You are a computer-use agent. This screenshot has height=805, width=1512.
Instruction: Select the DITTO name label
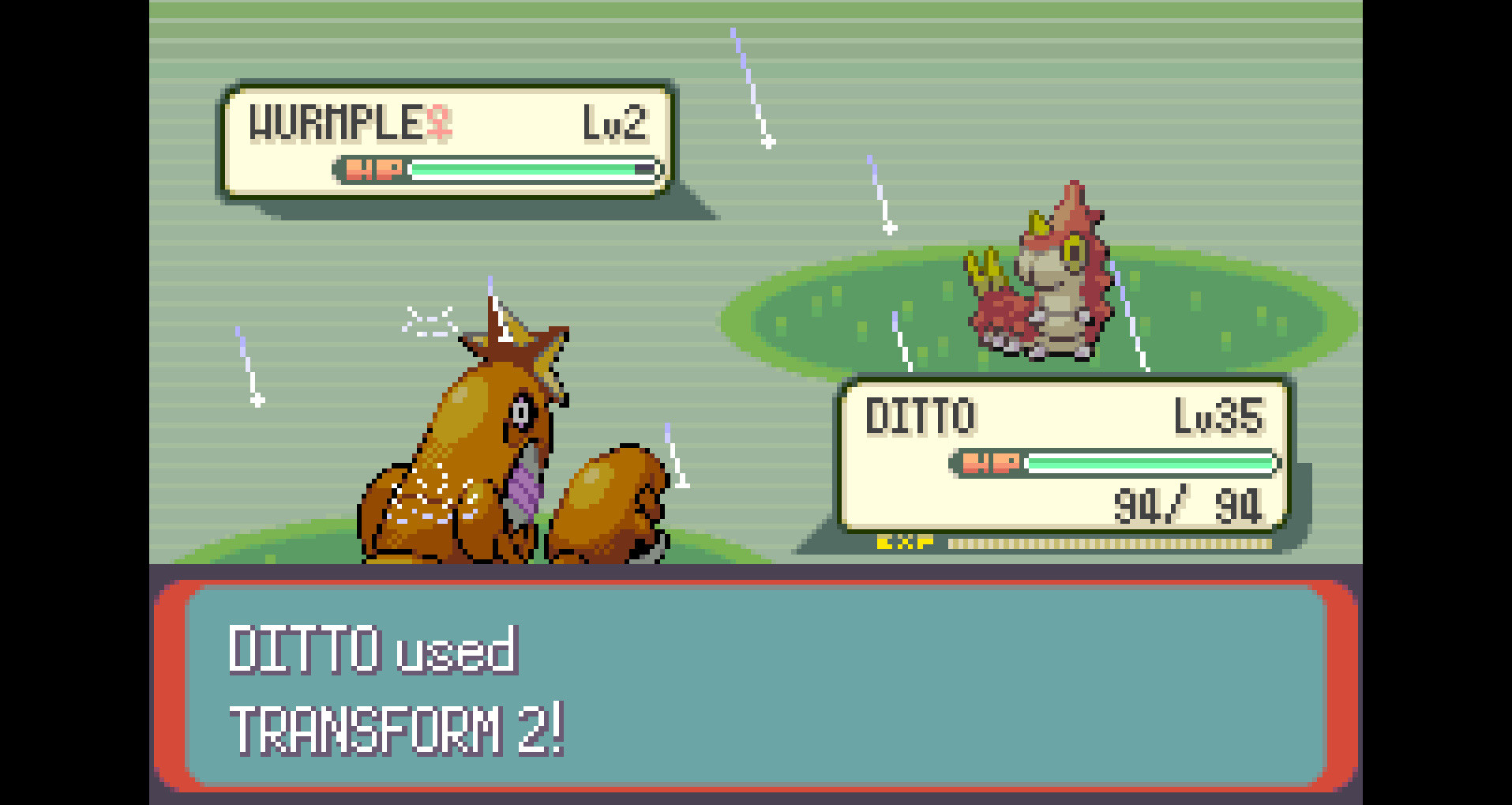[921, 414]
